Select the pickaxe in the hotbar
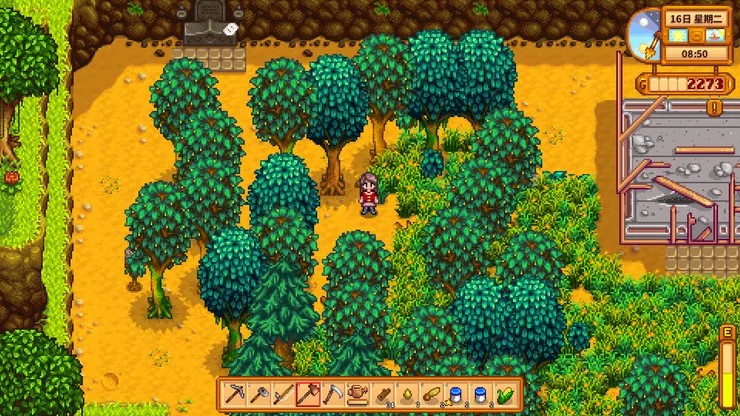The image size is (740, 416). pos(233,395)
